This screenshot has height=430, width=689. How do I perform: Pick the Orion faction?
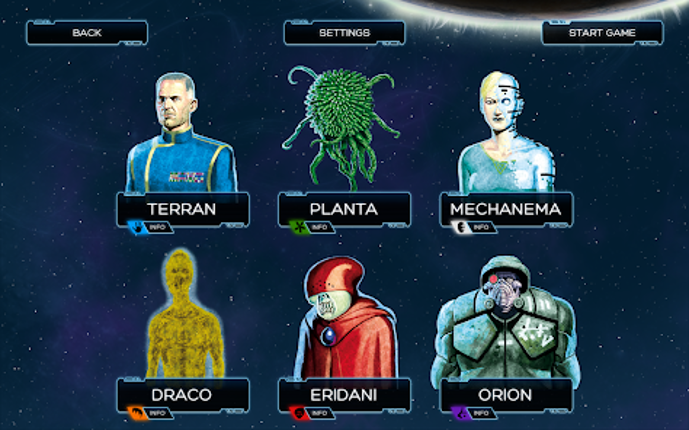(506, 395)
